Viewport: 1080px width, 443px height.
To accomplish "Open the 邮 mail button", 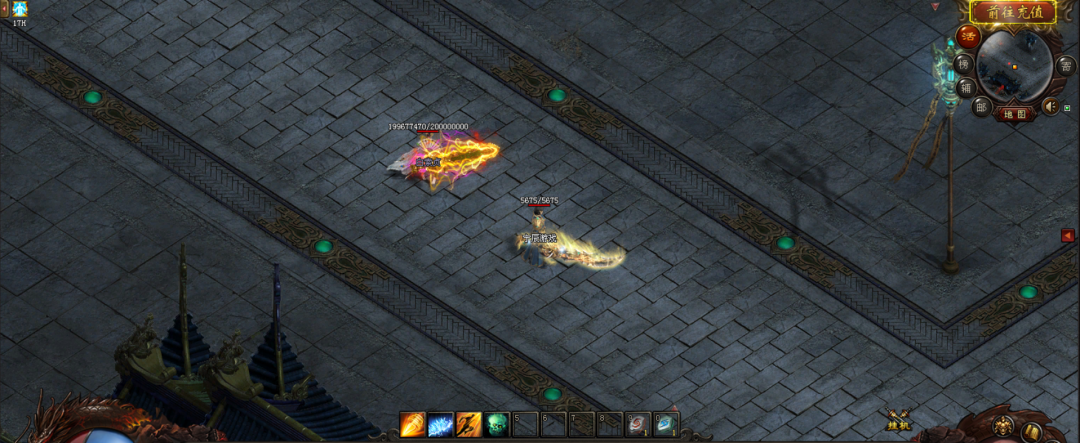I will tap(981, 107).
